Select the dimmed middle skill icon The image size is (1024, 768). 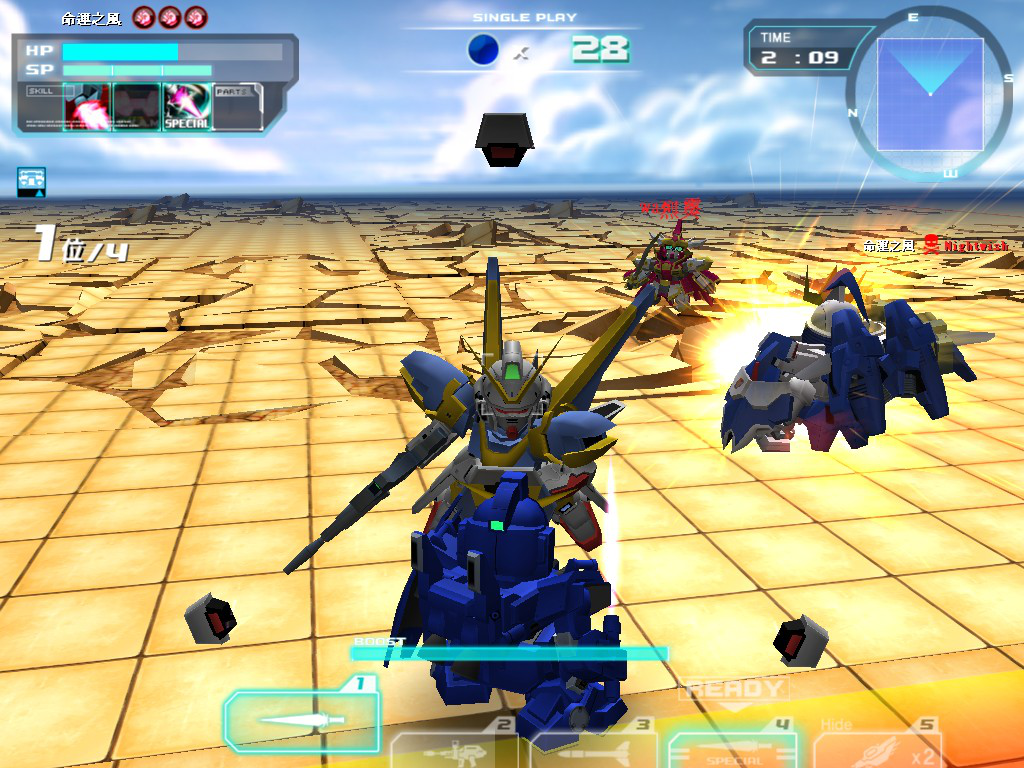pyautogui.click(x=137, y=106)
